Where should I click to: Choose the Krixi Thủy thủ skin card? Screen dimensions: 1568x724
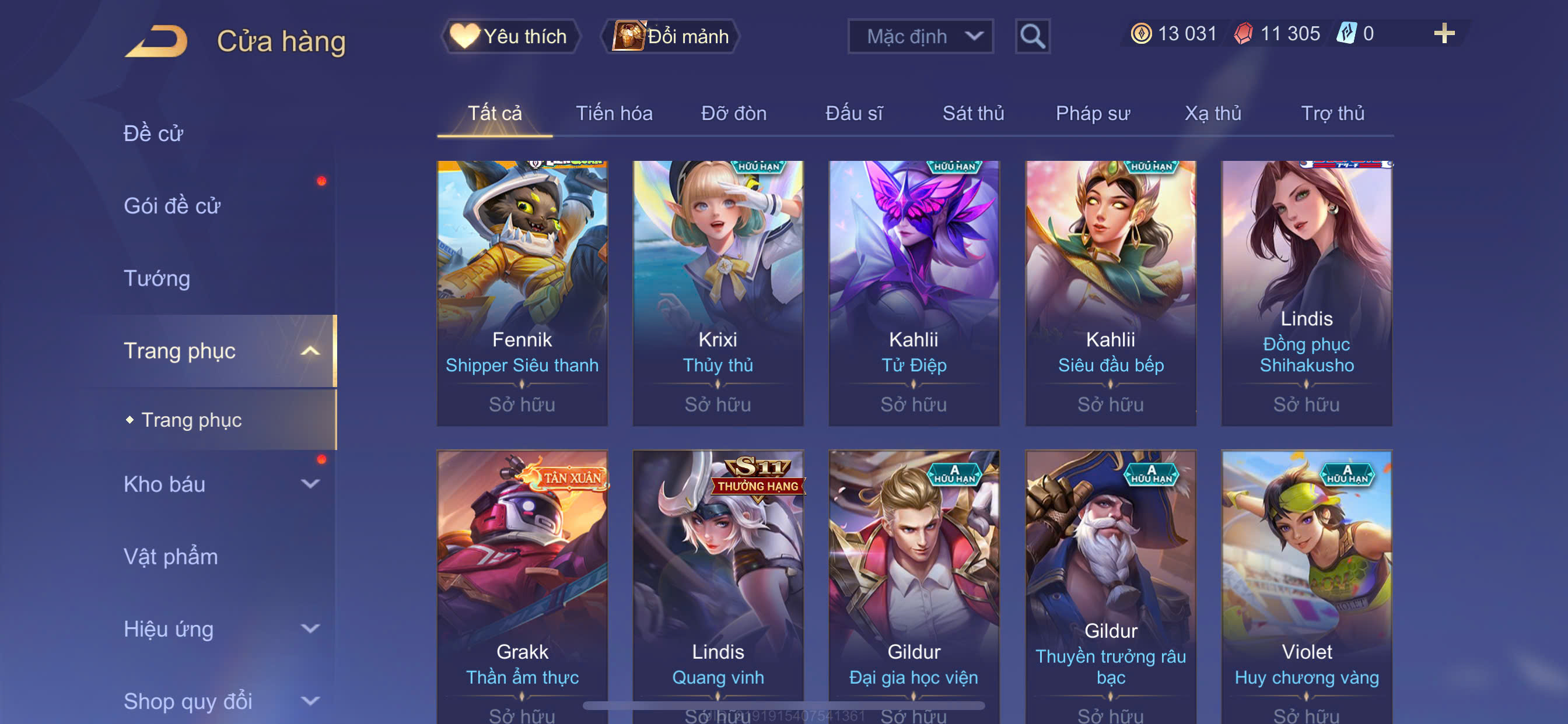[717, 292]
